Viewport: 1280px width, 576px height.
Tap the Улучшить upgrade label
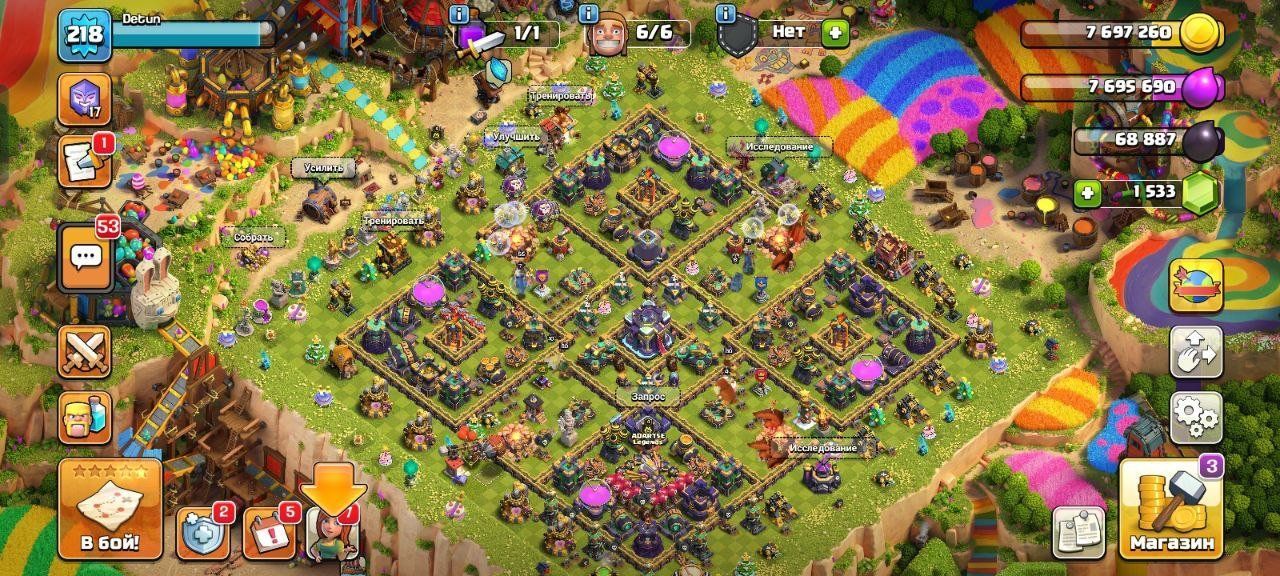click(516, 136)
